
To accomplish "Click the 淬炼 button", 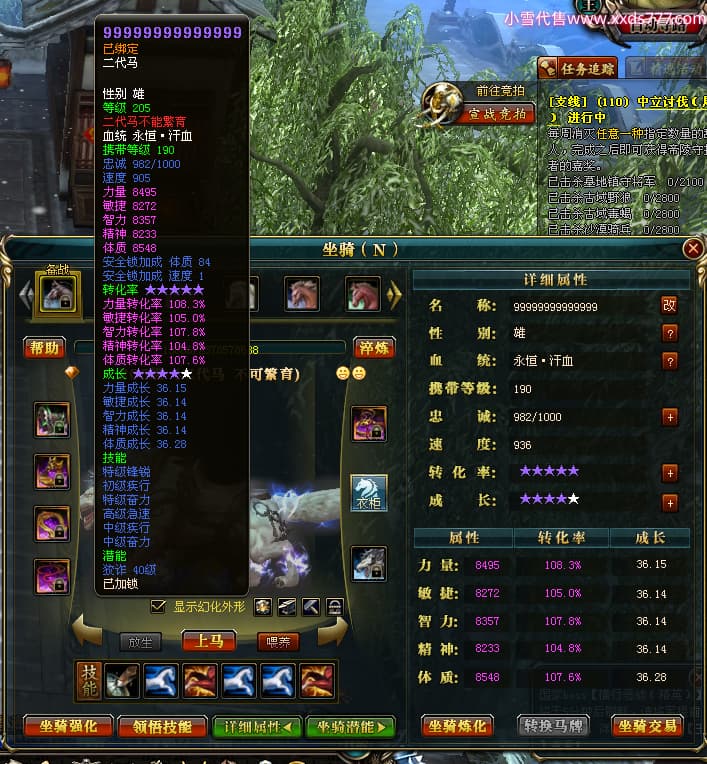I will [x=372, y=348].
